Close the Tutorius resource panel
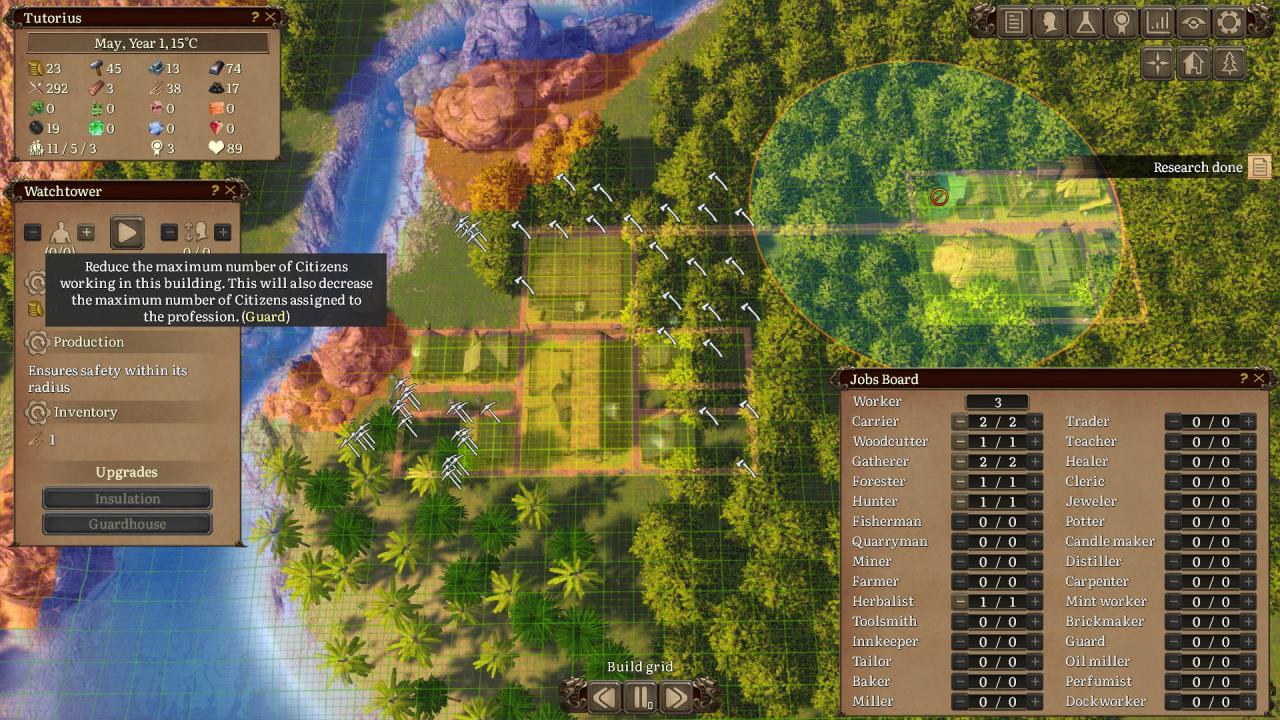1280x720 pixels. (x=271, y=18)
